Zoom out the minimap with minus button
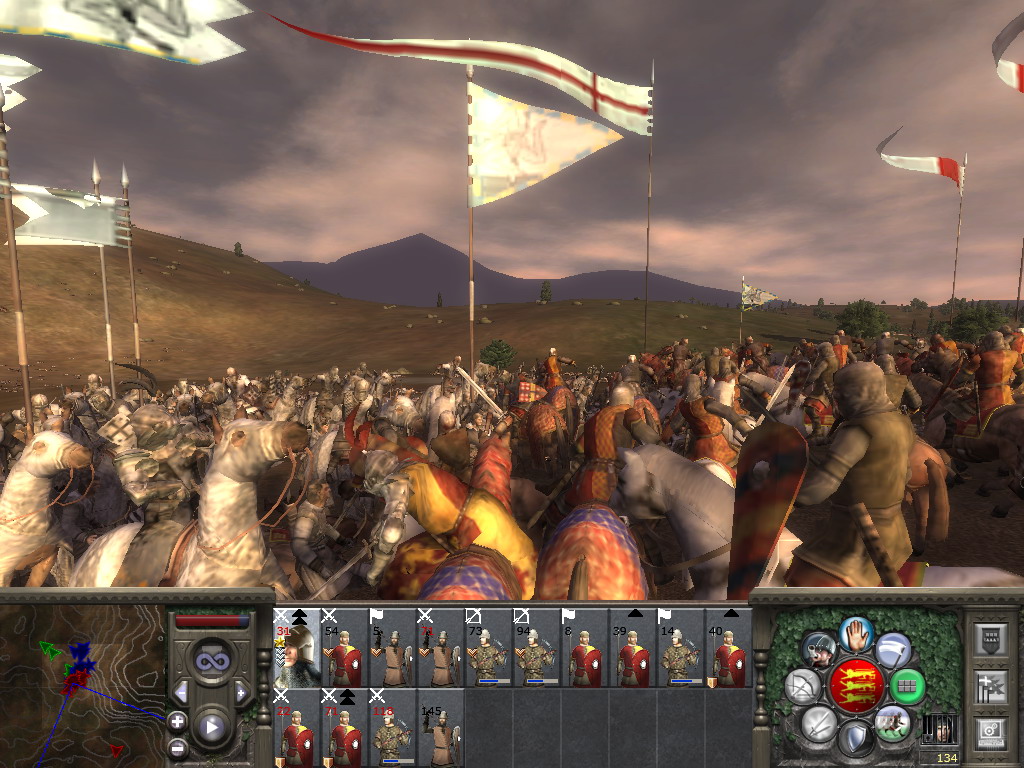The width and height of the screenshot is (1024, 768). (x=177, y=747)
